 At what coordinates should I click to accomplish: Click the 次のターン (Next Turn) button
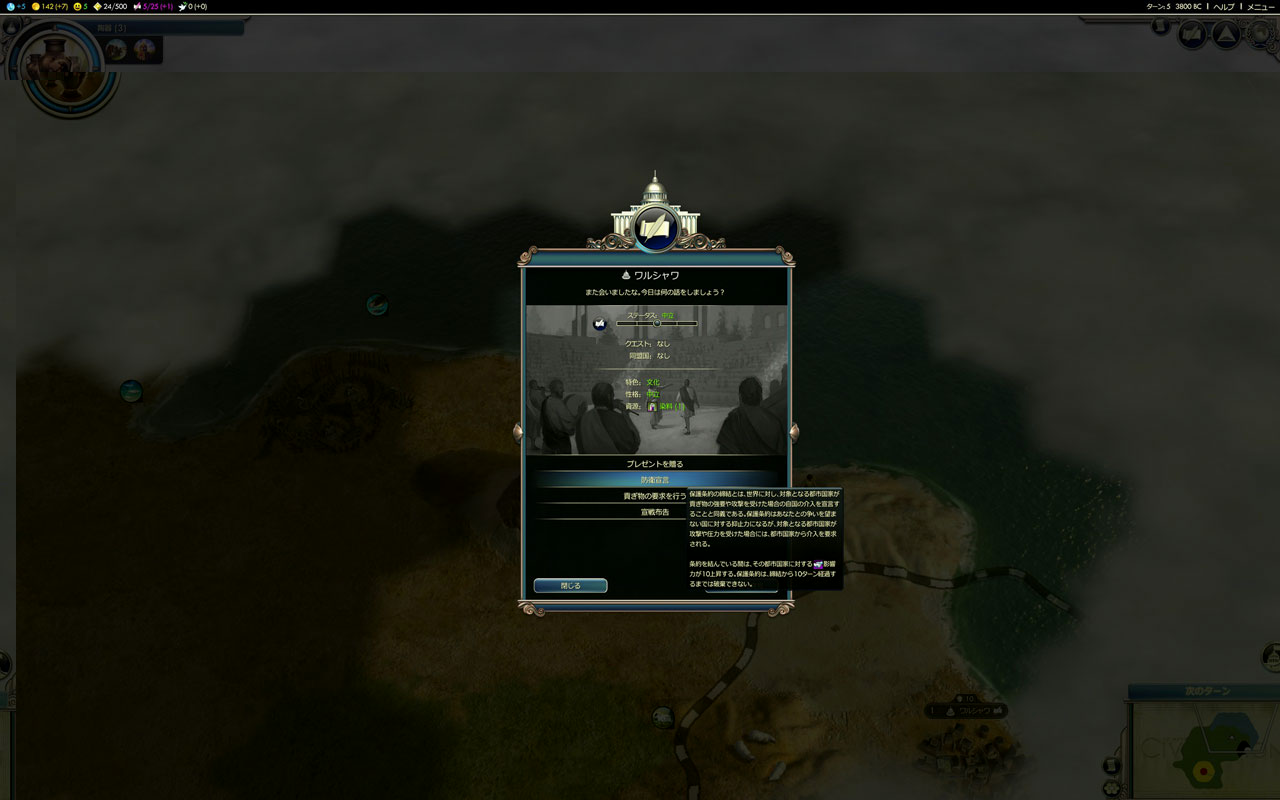1210,691
